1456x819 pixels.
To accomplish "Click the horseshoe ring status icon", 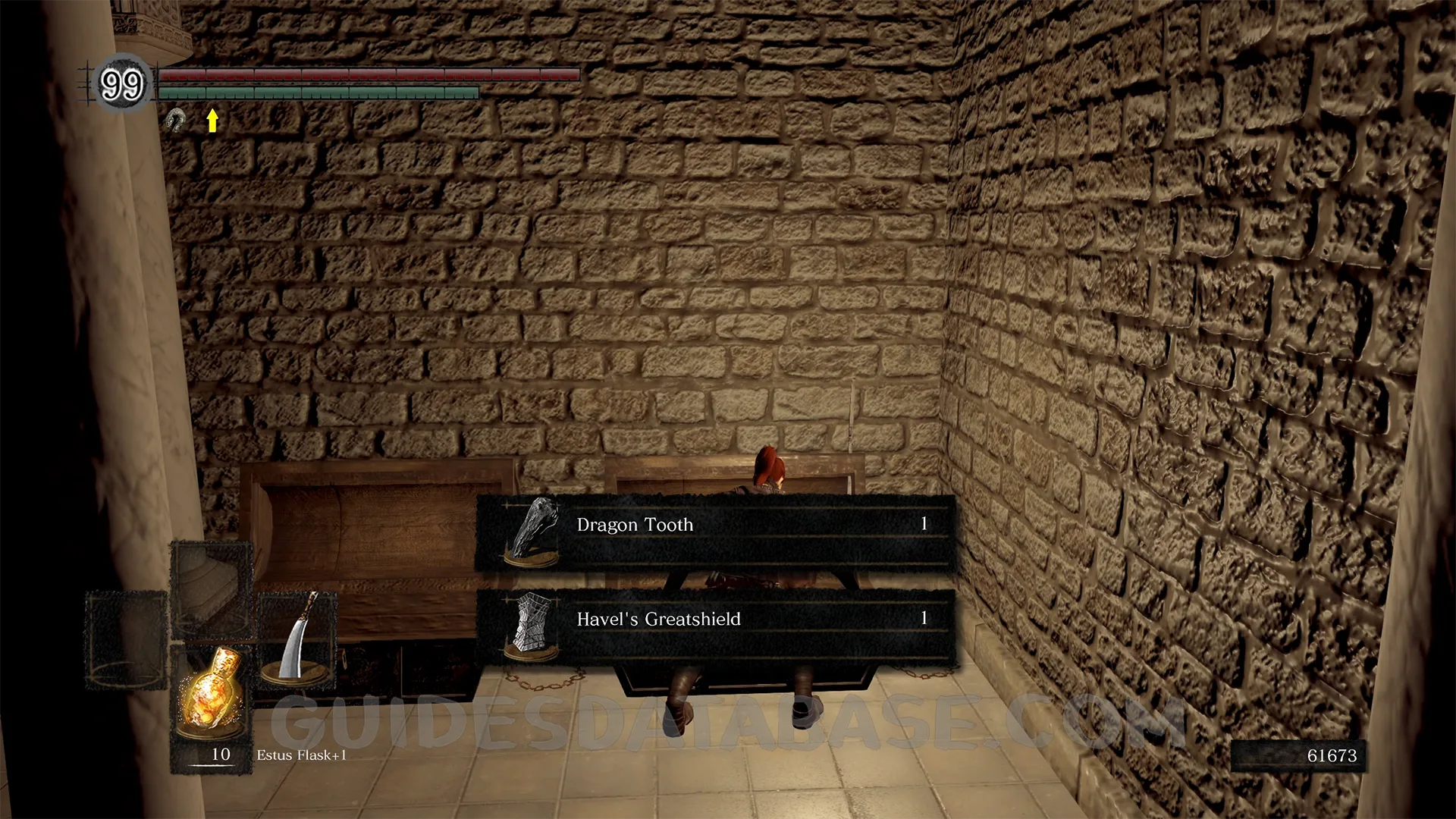I will point(176,120).
